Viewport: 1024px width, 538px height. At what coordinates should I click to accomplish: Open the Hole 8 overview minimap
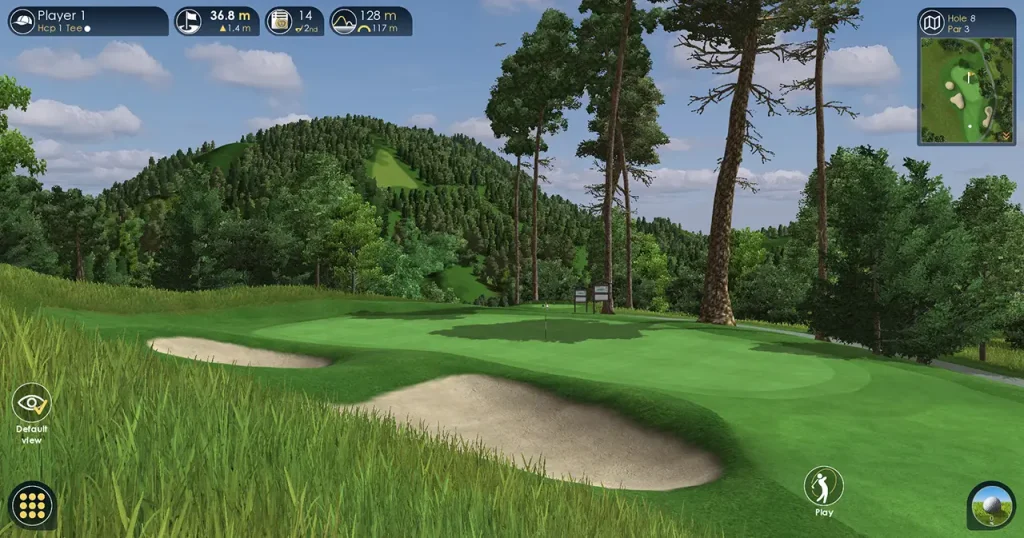pyautogui.click(x=966, y=77)
